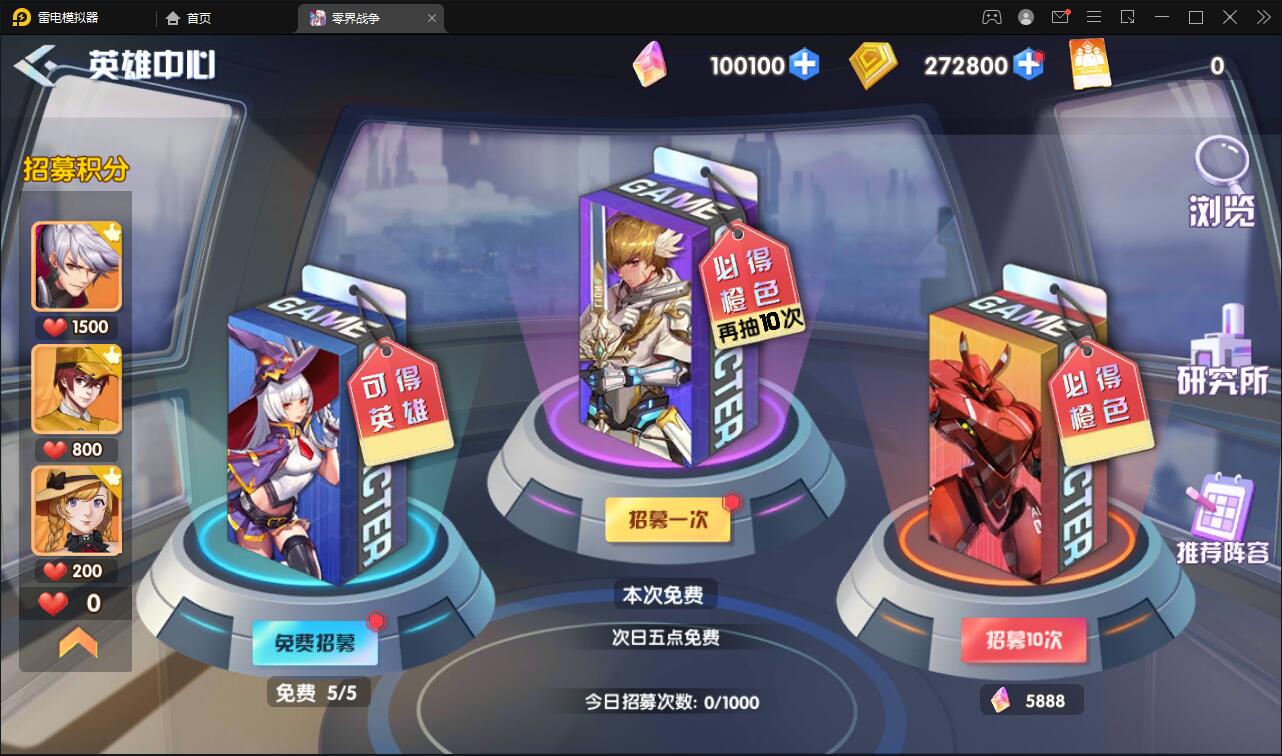
Task: Click the 今日招募次数 0/1000 counter
Action: pyautogui.click(x=672, y=702)
